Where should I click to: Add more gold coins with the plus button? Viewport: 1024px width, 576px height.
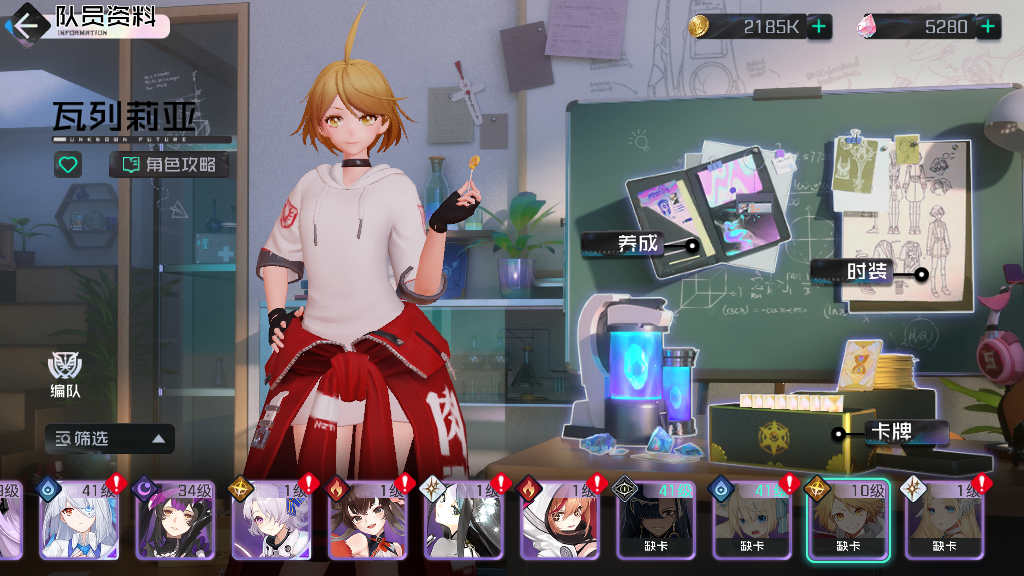[x=819, y=27]
